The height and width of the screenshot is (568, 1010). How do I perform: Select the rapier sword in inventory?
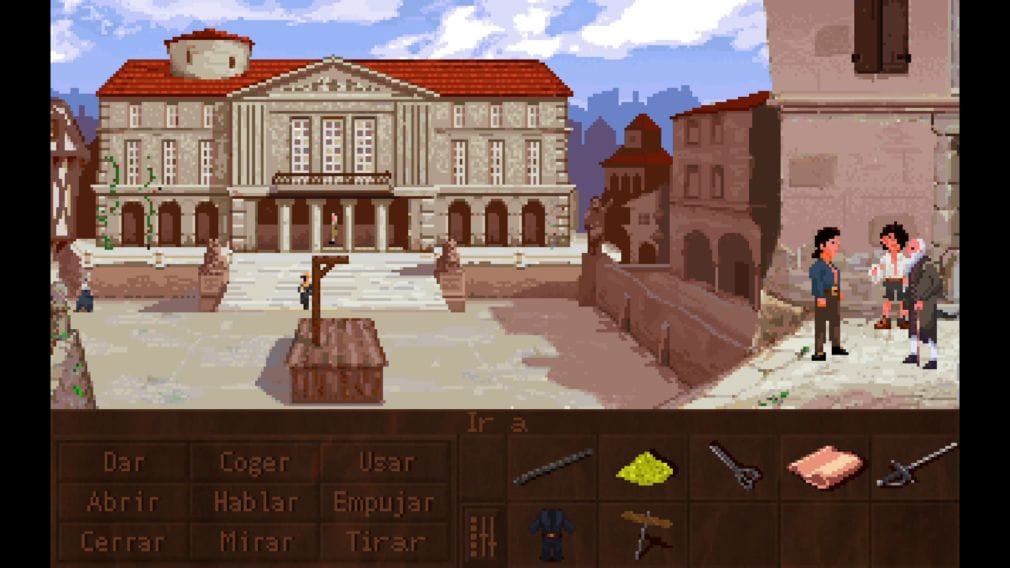(x=916, y=465)
